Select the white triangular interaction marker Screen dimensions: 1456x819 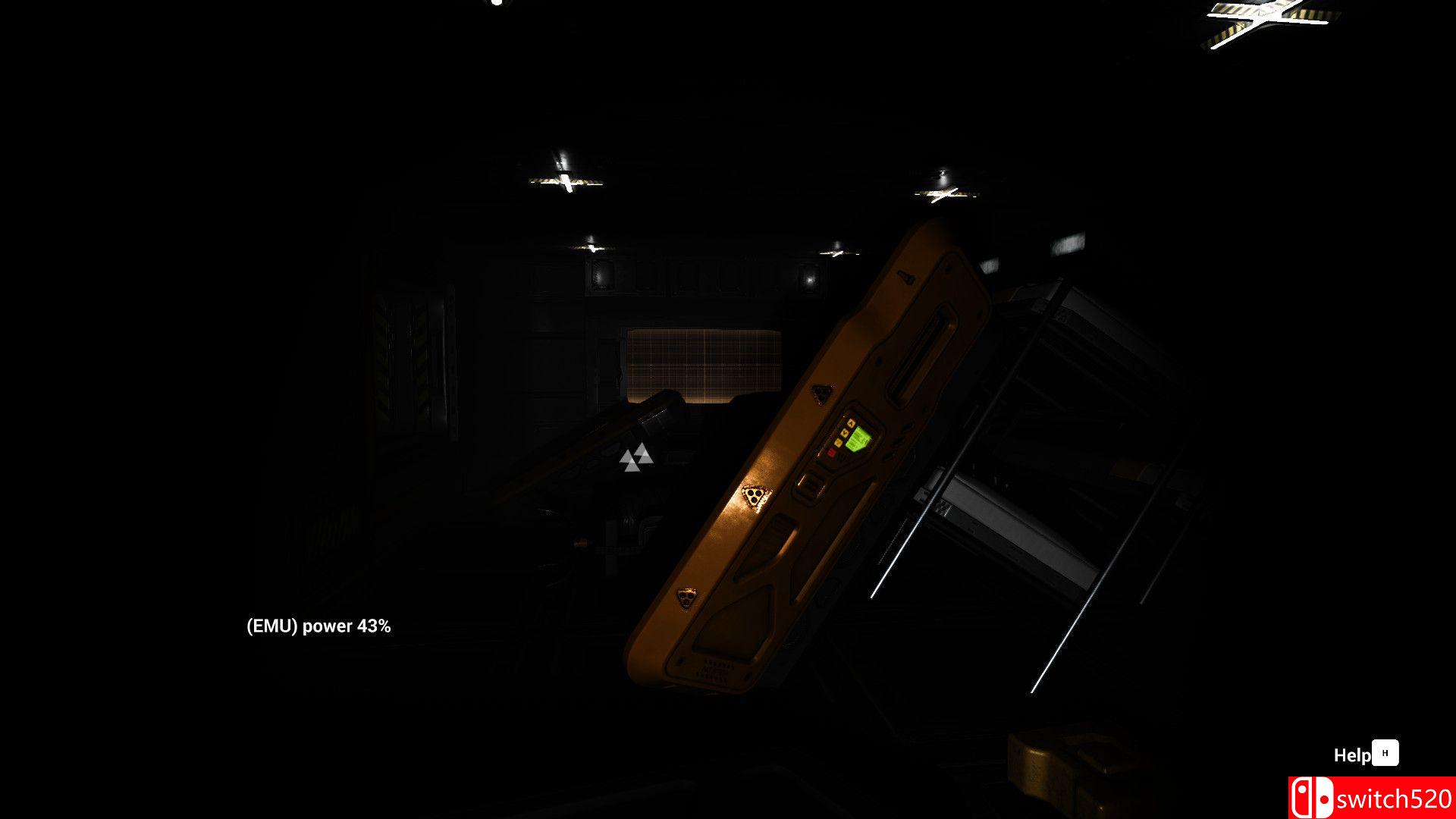coord(638,457)
